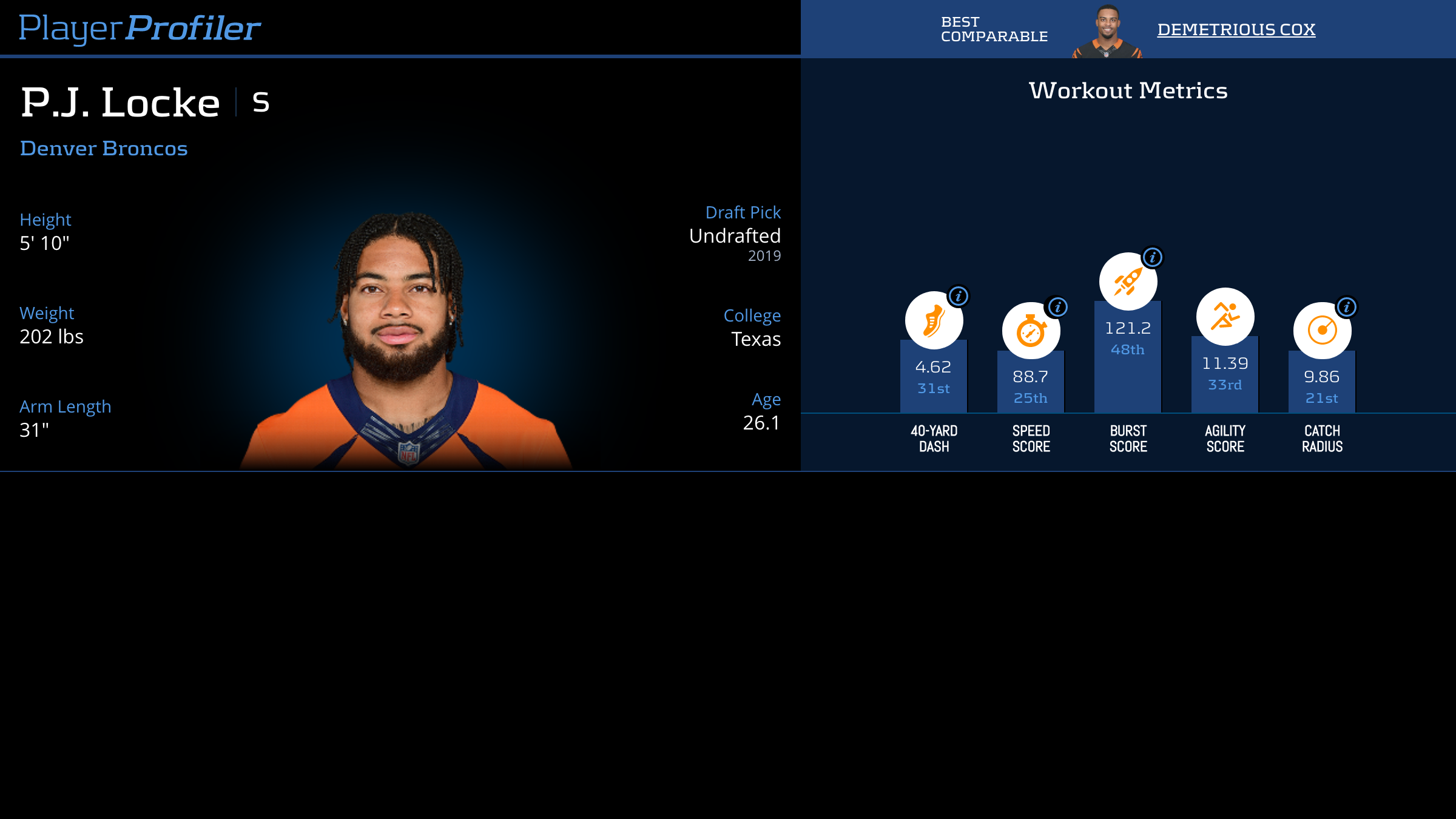Screen dimensions: 1456x819
Task: Open the Denver Broncos team link
Action: click(x=104, y=149)
